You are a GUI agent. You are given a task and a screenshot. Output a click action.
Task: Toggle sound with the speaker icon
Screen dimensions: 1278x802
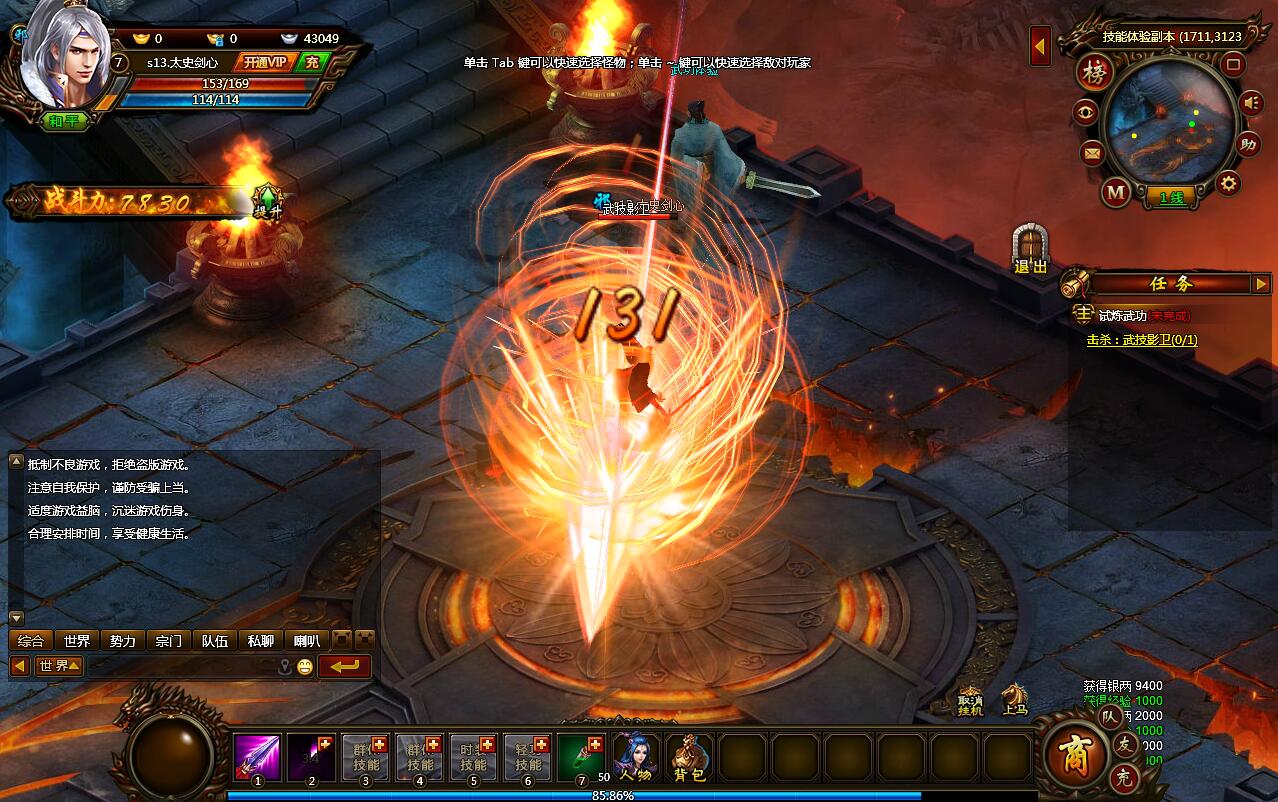click(x=1251, y=102)
